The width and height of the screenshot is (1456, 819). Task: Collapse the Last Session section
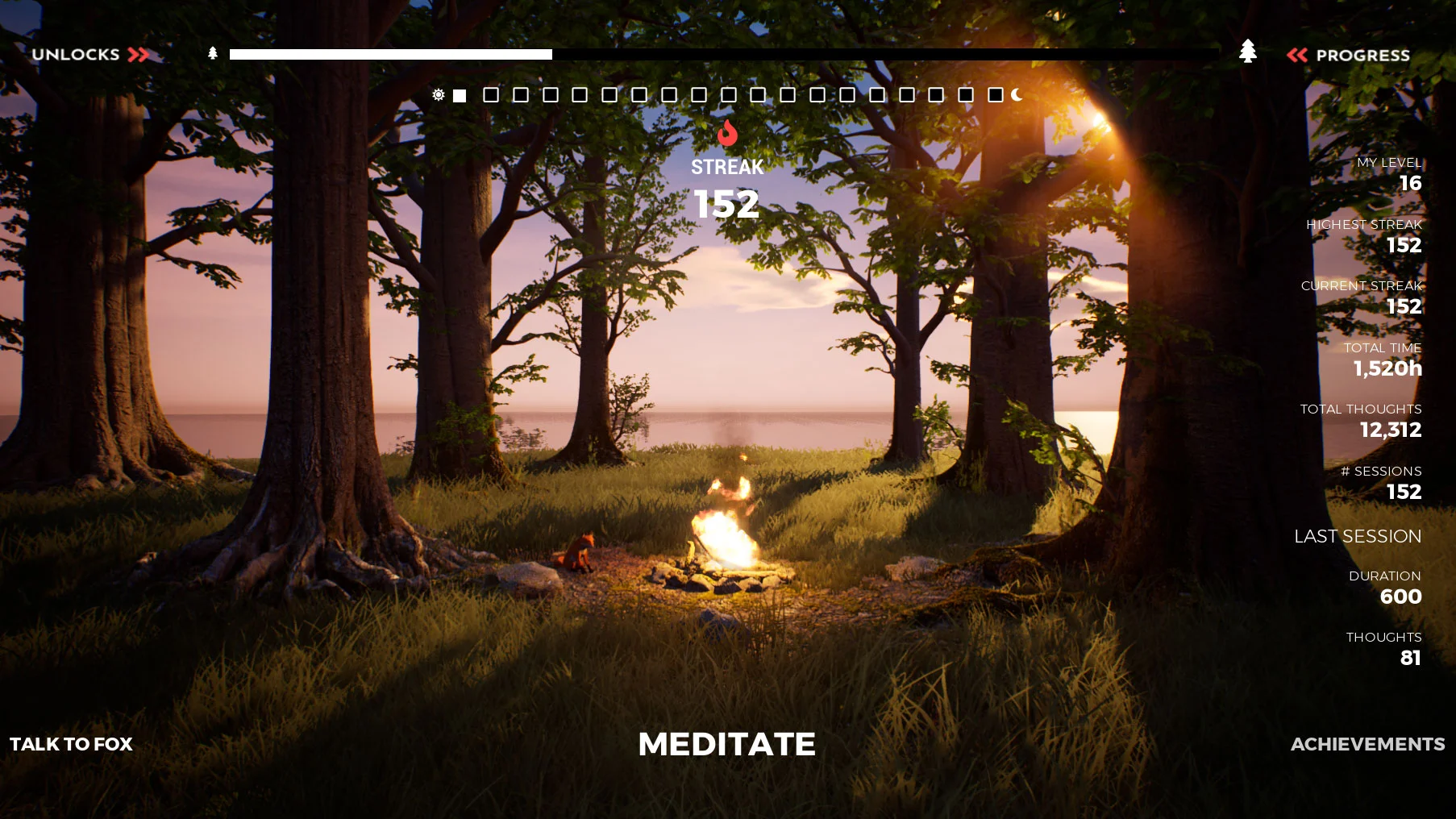coord(1357,536)
